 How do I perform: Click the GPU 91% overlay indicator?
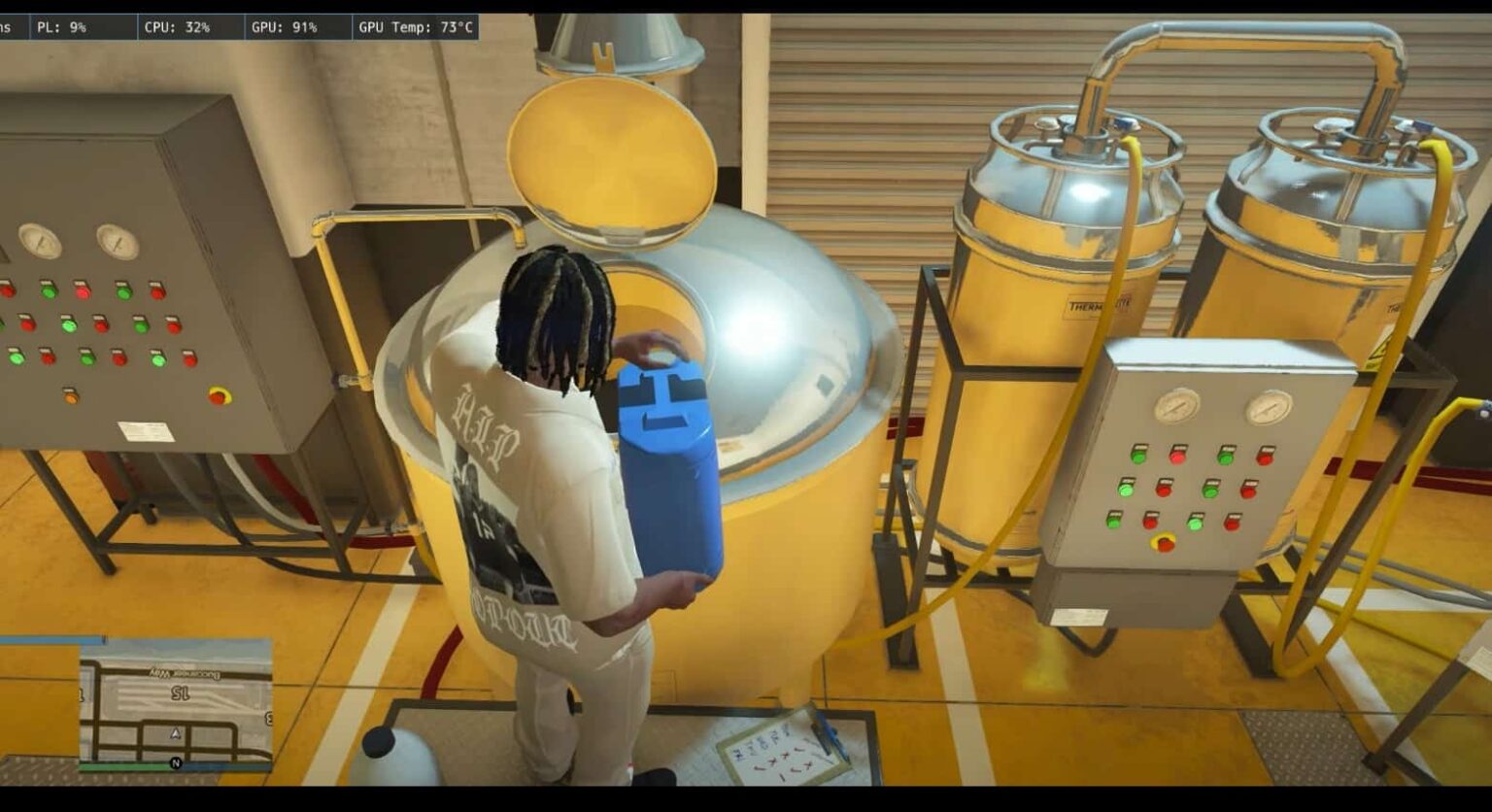pyautogui.click(x=283, y=27)
